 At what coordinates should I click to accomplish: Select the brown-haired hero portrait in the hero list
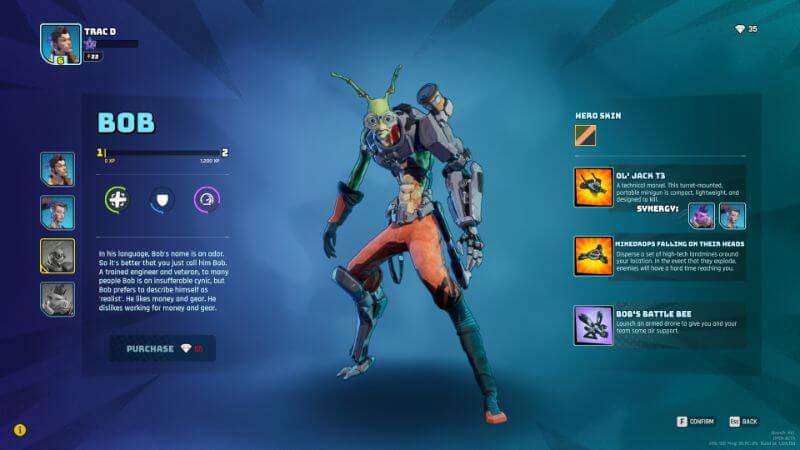click(x=57, y=169)
